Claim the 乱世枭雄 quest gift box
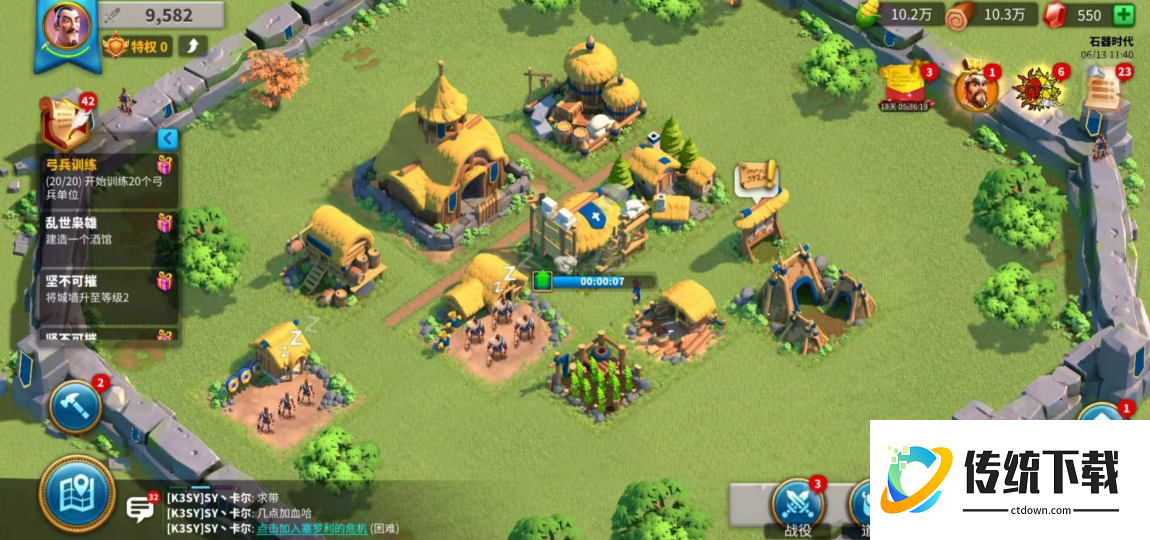The height and width of the screenshot is (540, 1150). point(165,223)
